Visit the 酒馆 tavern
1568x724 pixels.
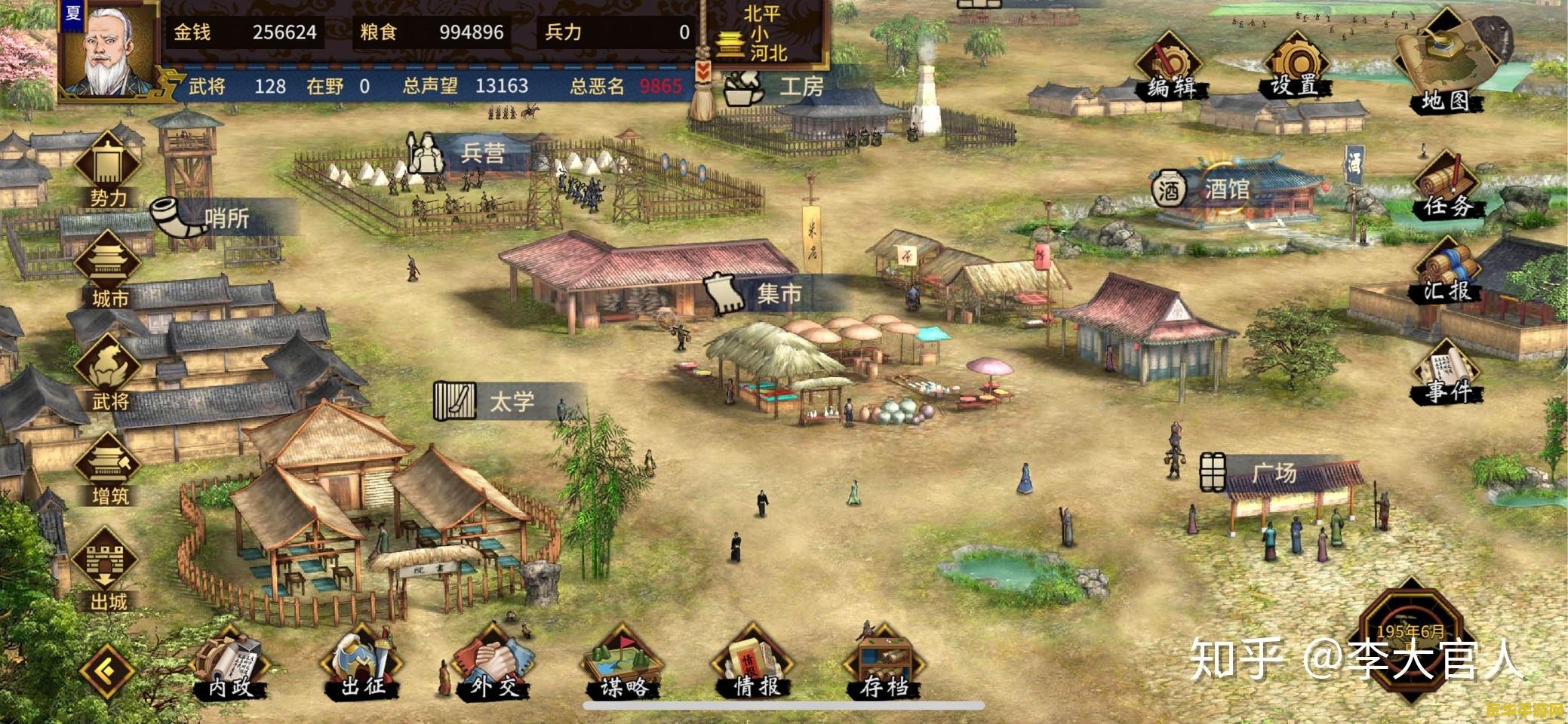[1207, 189]
